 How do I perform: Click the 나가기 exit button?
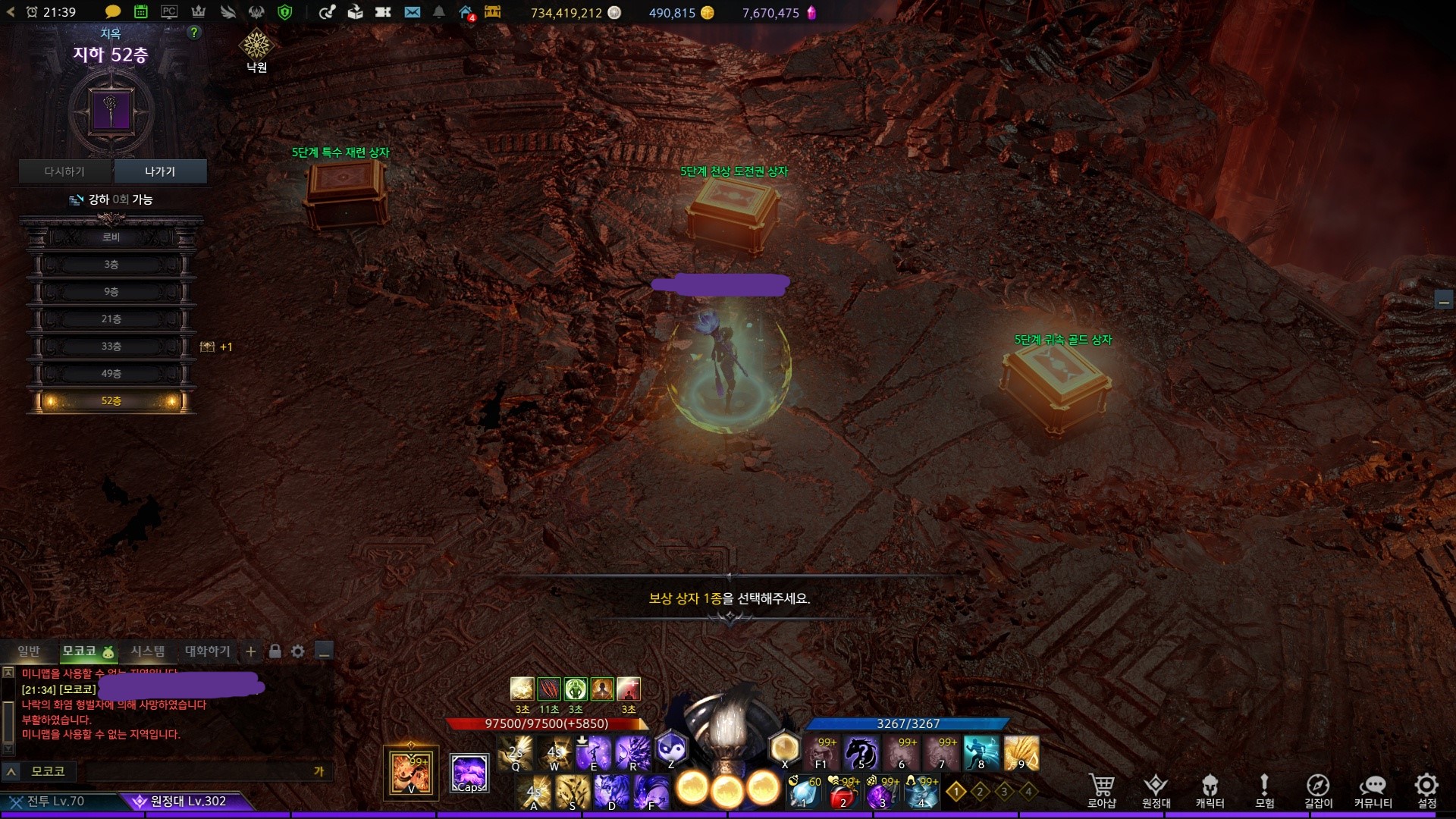point(160,171)
